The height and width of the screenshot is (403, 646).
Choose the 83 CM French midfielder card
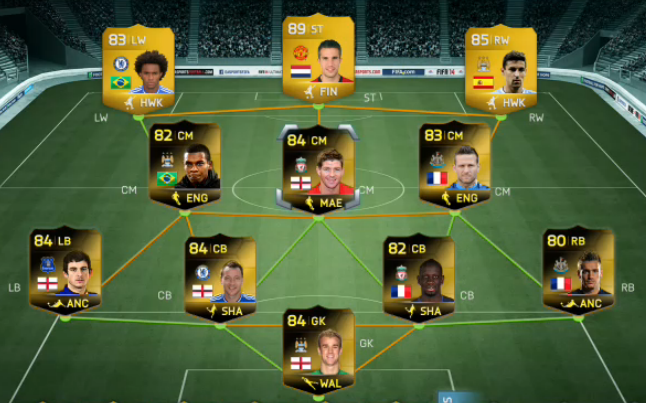pos(454,165)
